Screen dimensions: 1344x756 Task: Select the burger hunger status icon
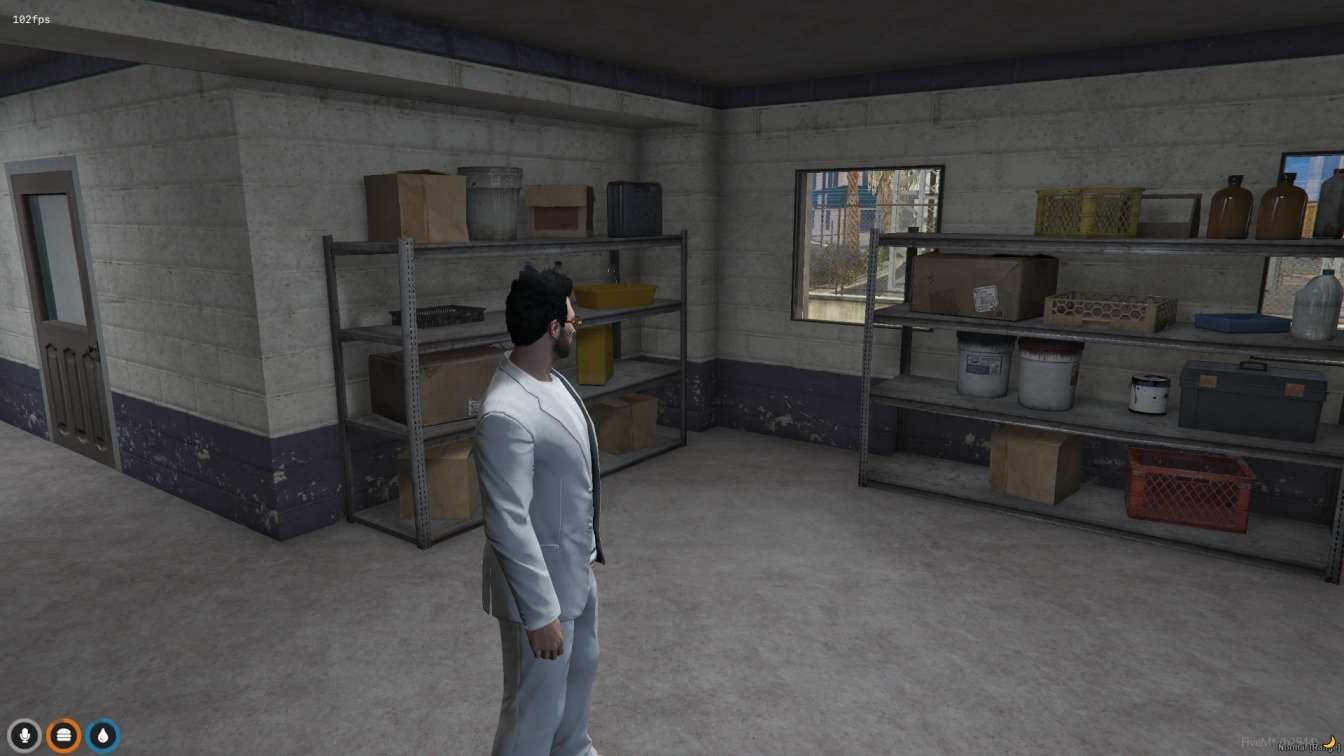pyautogui.click(x=63, y=736)
